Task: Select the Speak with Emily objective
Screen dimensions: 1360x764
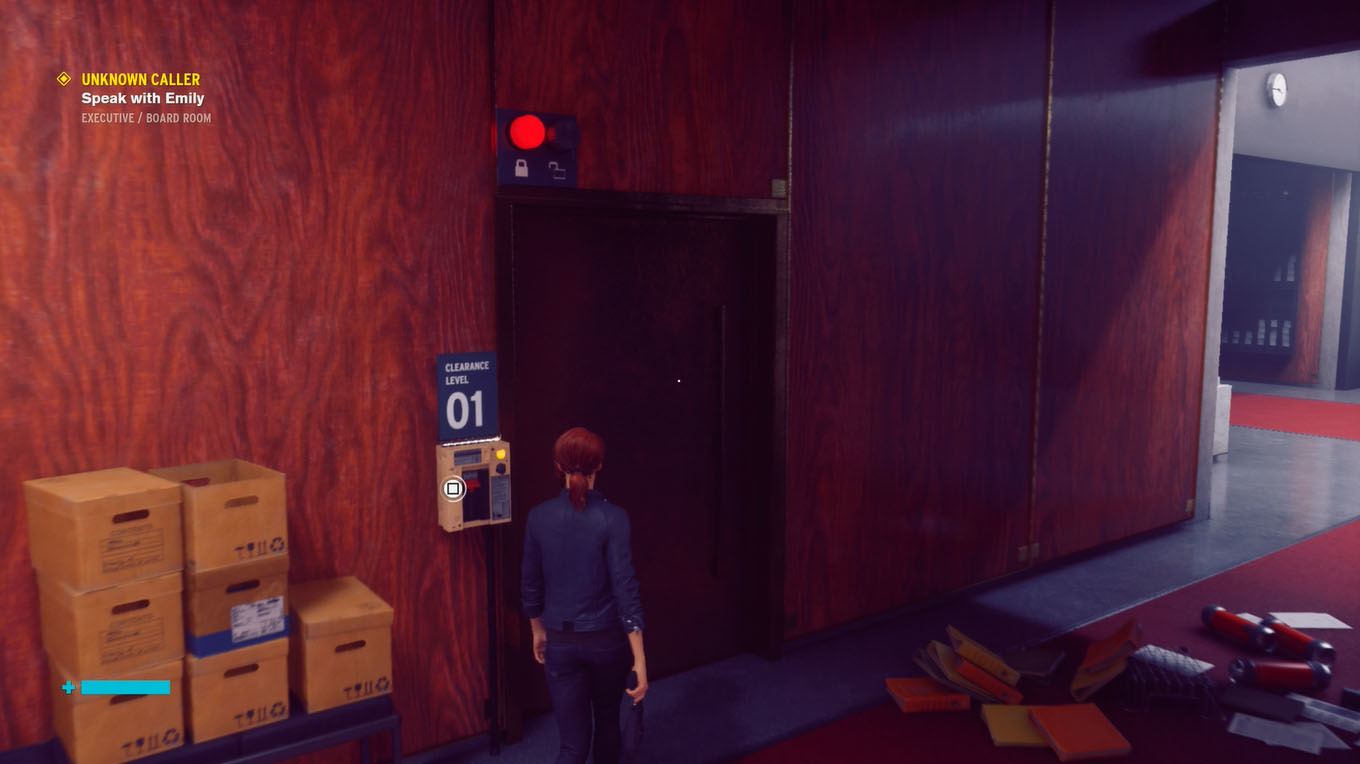Action: point(142,98)
